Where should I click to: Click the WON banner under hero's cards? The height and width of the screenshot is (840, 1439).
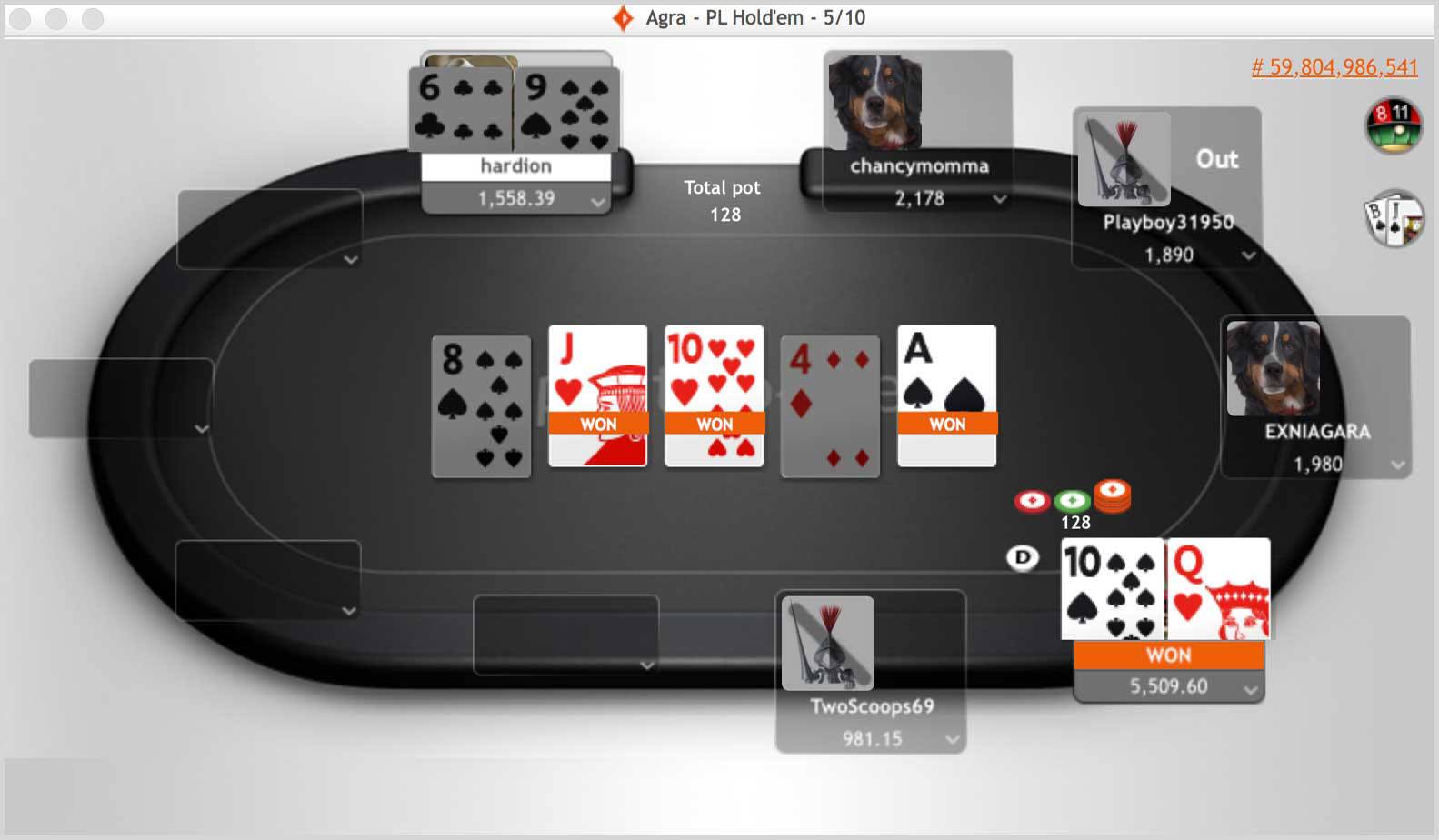coord(1168,655)
